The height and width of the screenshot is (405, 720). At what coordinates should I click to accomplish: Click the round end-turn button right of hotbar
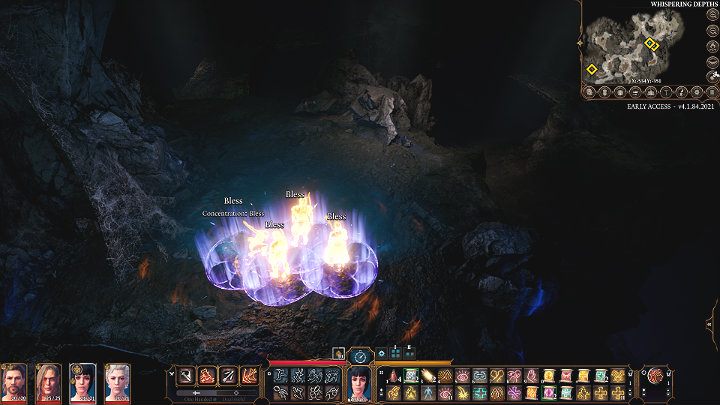(656, 376)
